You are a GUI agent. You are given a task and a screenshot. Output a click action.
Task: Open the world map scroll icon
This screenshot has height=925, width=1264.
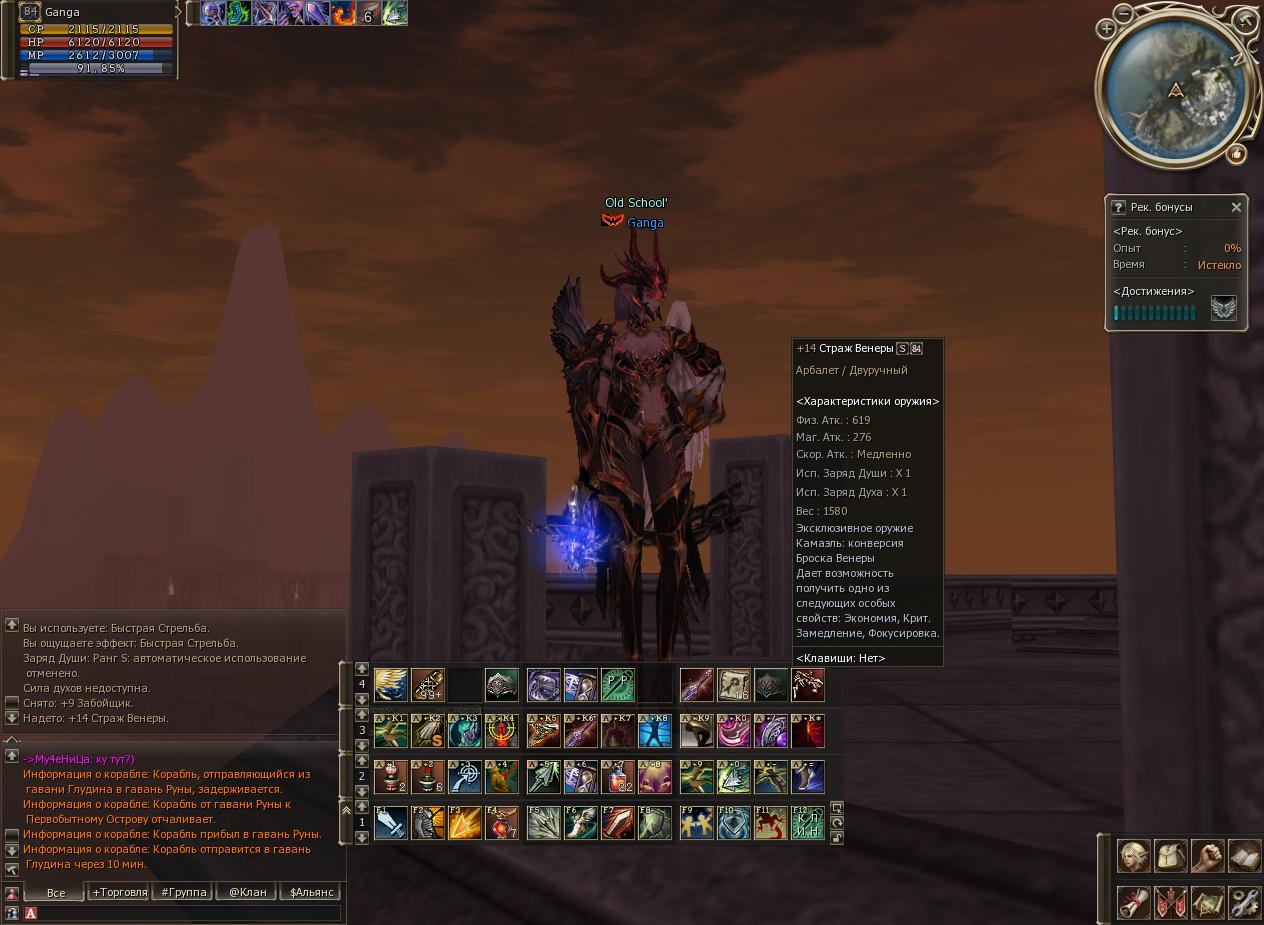(1207, 903)
